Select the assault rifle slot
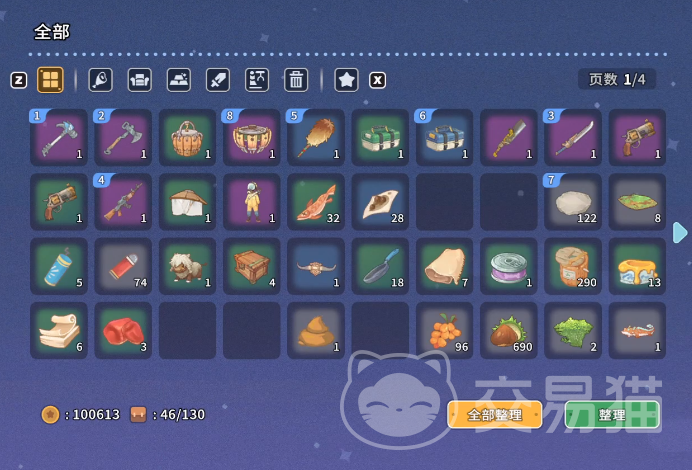Image resolution: width=692 pixels, height=470 pixels. coord(123,202)
